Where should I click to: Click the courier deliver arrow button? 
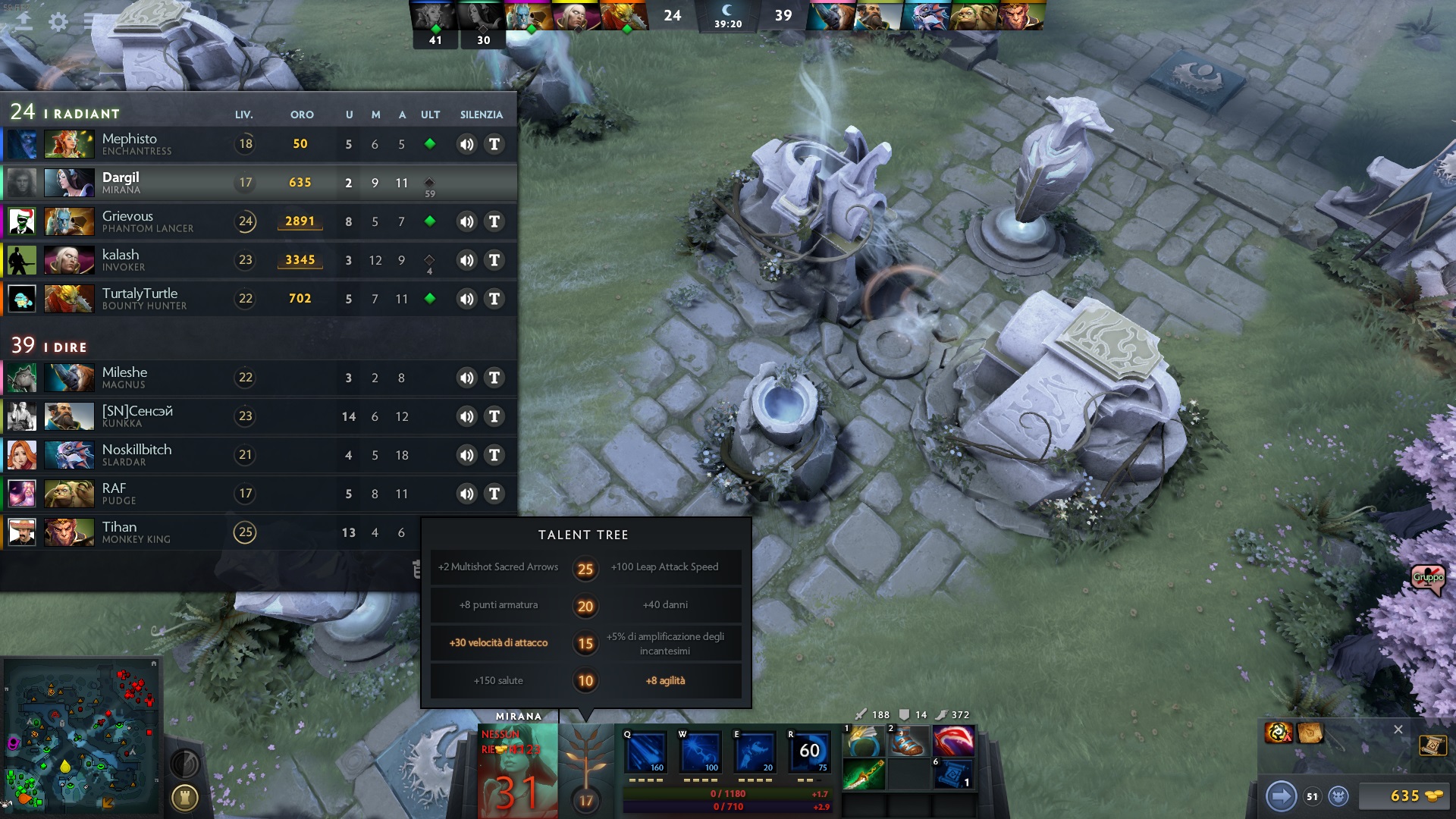coord(1281,795)
